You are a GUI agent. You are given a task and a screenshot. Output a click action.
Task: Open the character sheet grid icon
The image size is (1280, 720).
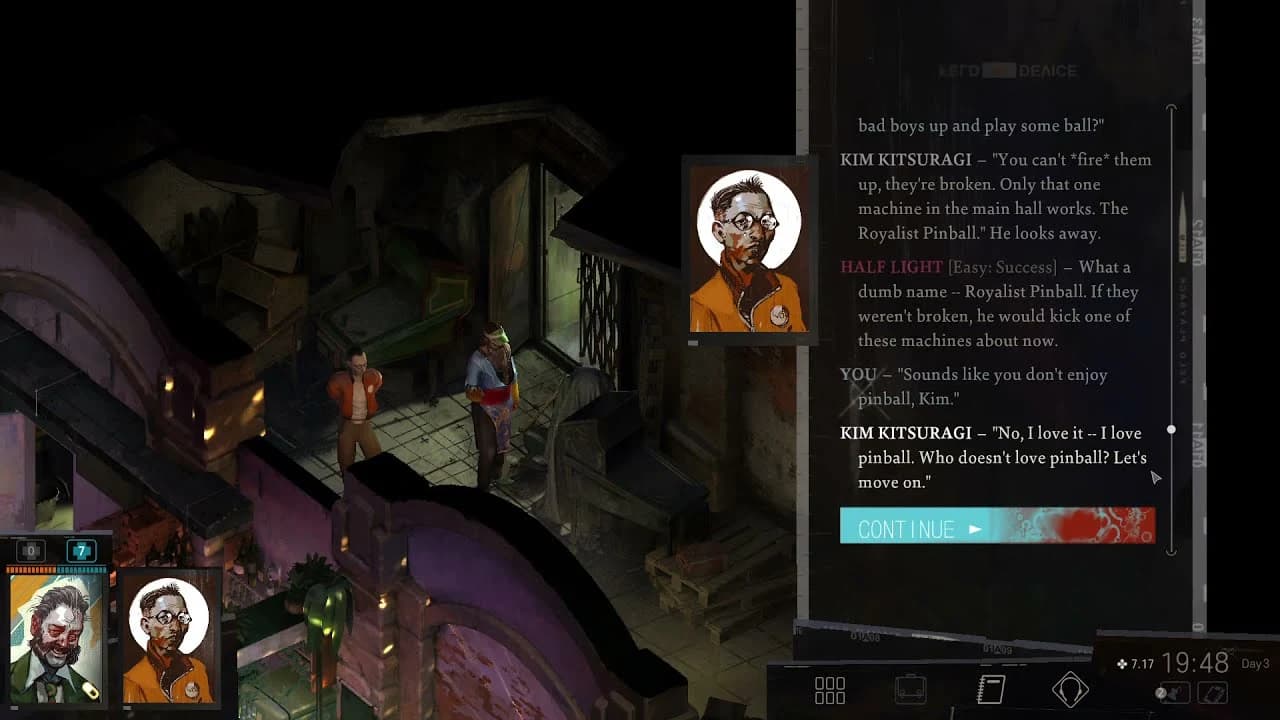point(830,690)
